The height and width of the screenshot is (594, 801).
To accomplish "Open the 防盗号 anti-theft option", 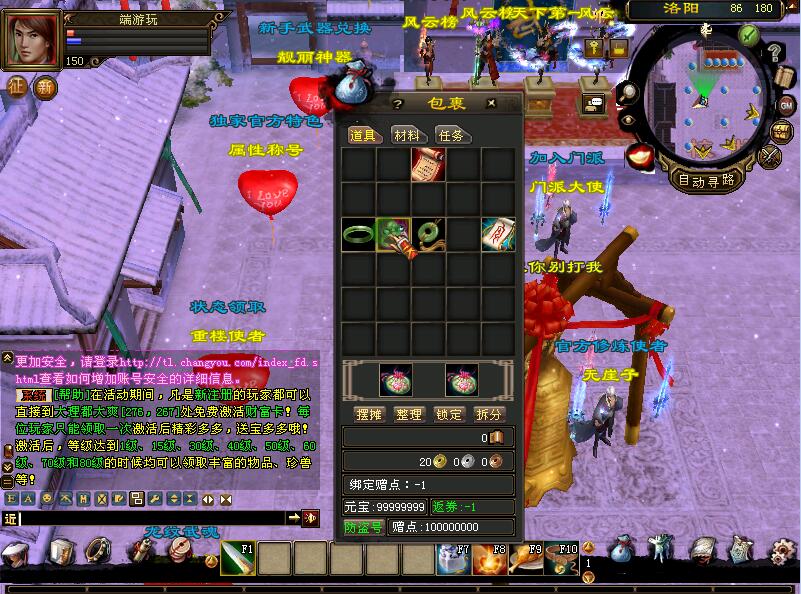I will pos(364,527).
